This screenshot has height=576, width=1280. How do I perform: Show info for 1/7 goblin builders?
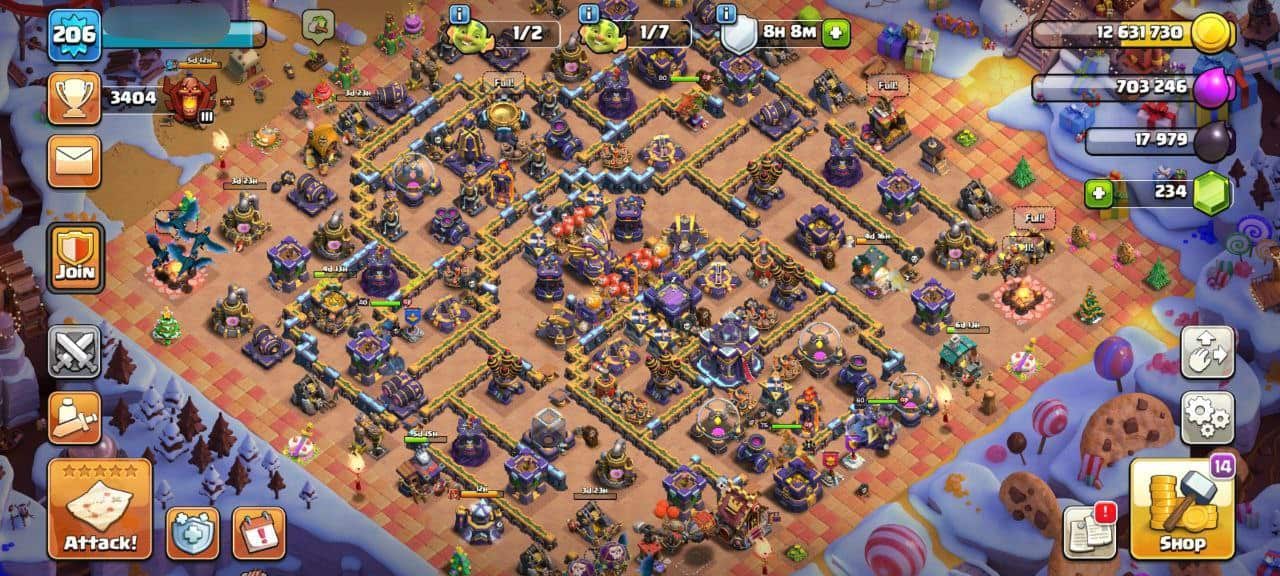[588, 14]
